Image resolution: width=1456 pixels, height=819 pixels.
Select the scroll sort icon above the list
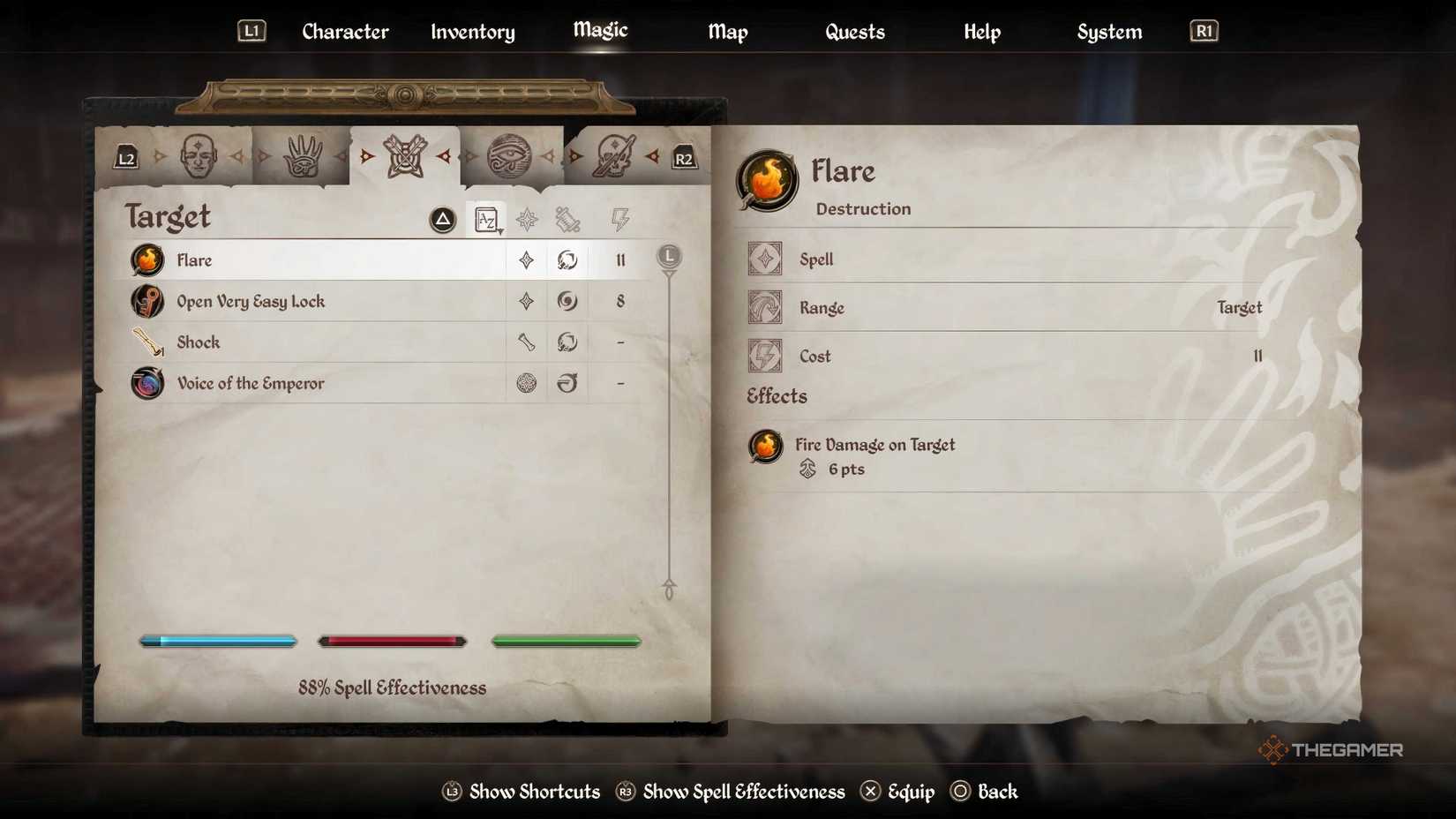pos(569,220)
